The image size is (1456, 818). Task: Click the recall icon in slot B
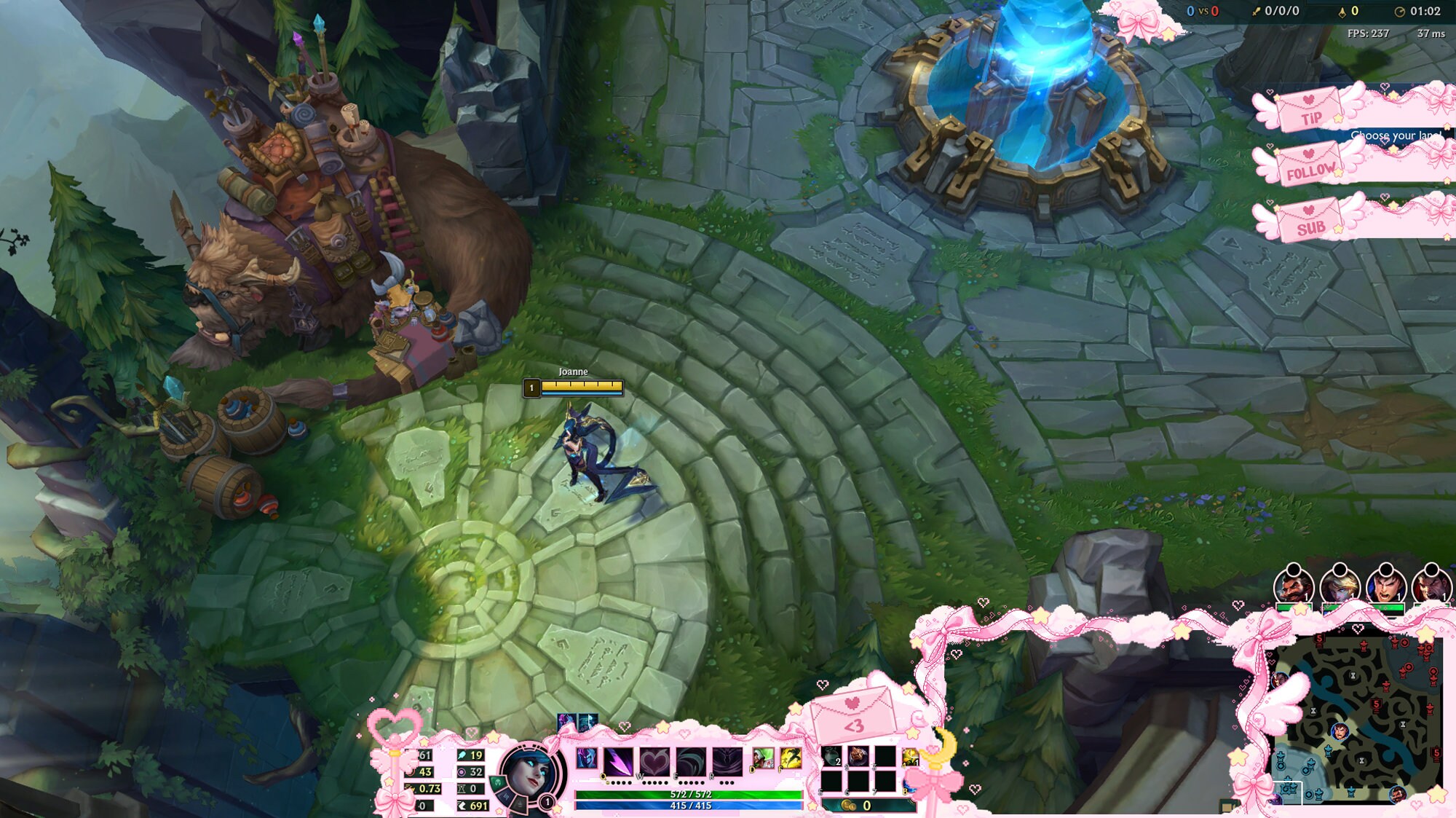(911, 785)
